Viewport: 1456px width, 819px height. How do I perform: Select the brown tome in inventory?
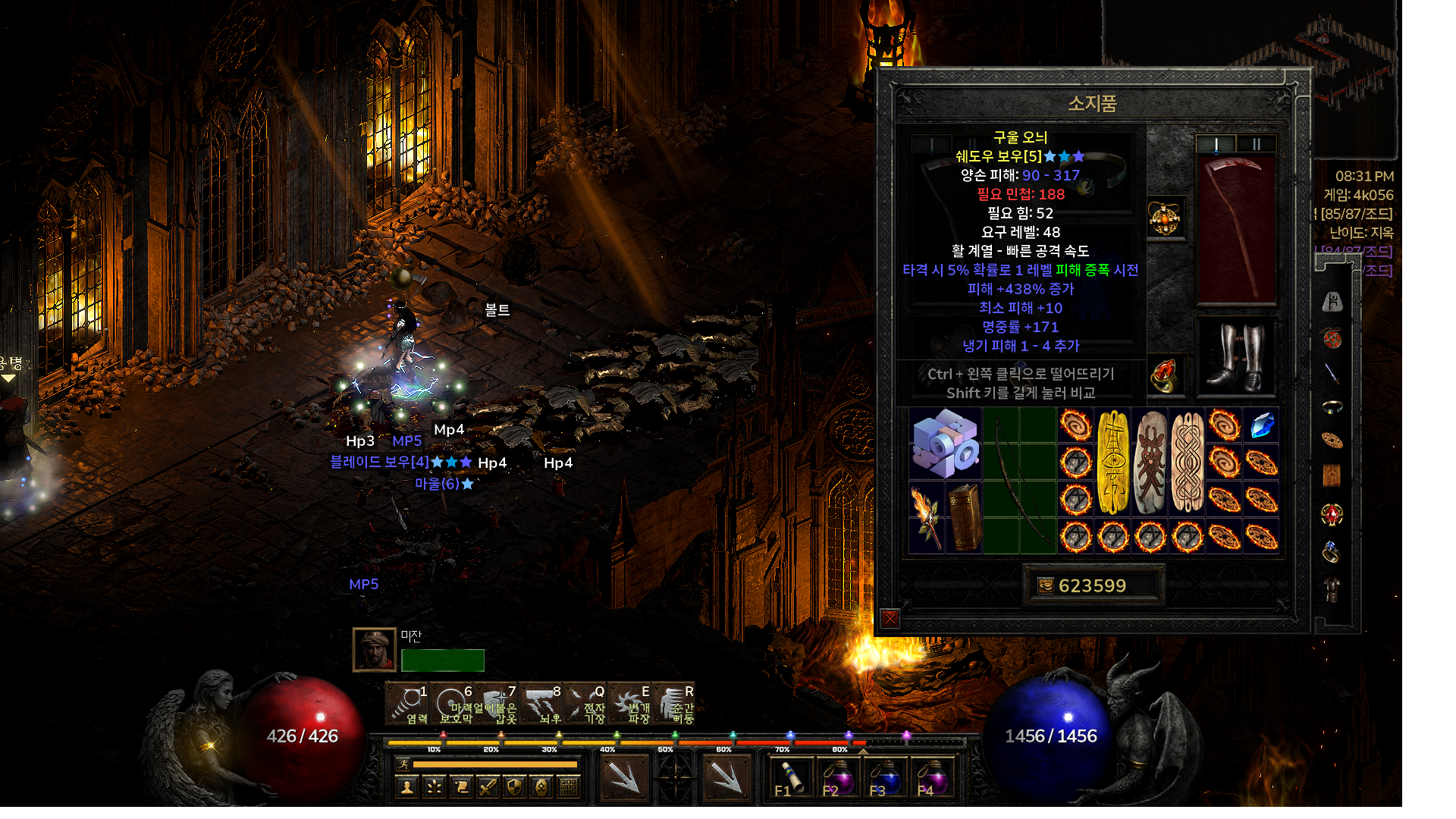(964, 517)
